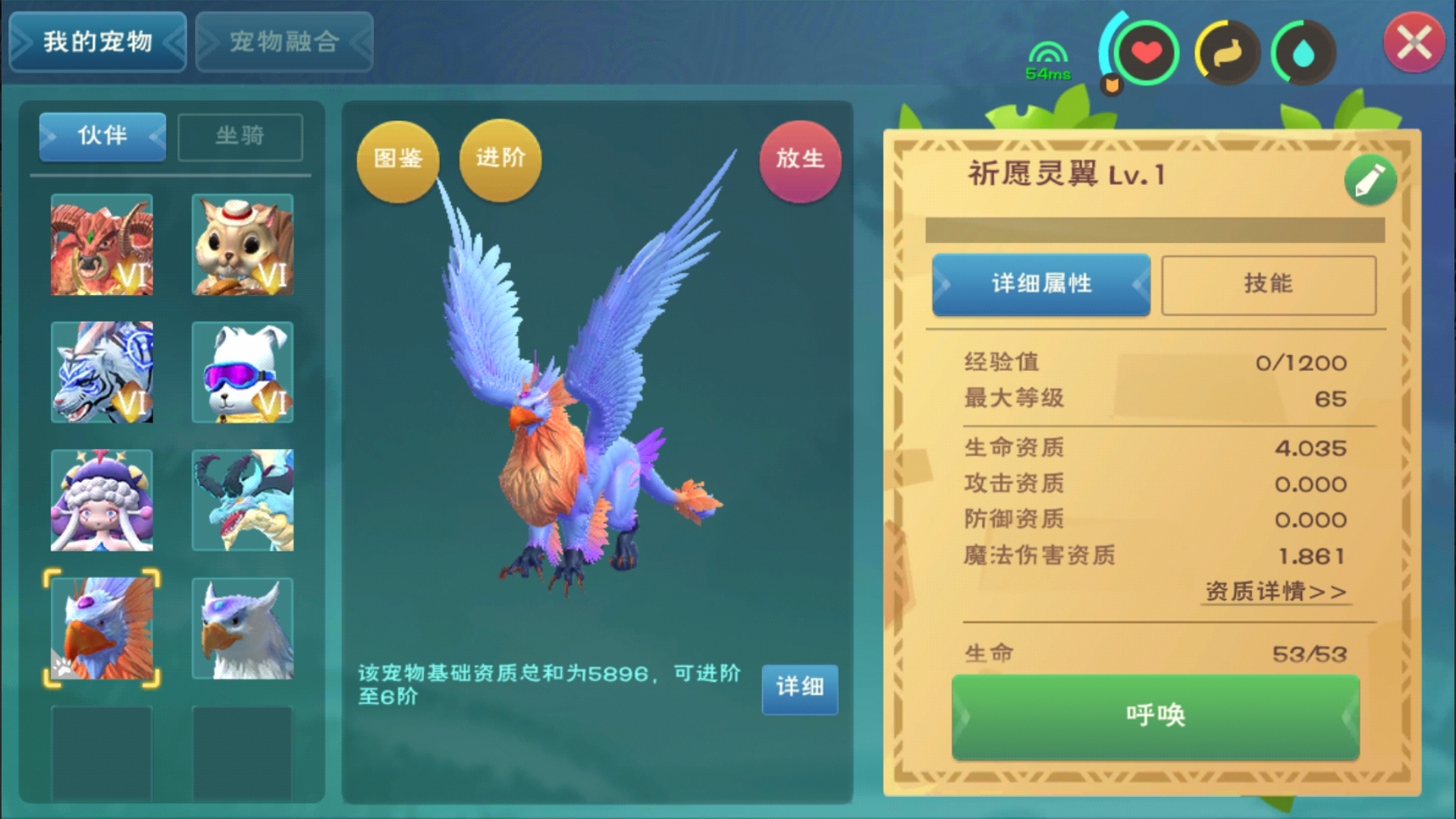This screenshot has height=819, width=1456.
Task: Select the goggles-wearing dog pet thumbnail
Action: click(x=243, y=373)
